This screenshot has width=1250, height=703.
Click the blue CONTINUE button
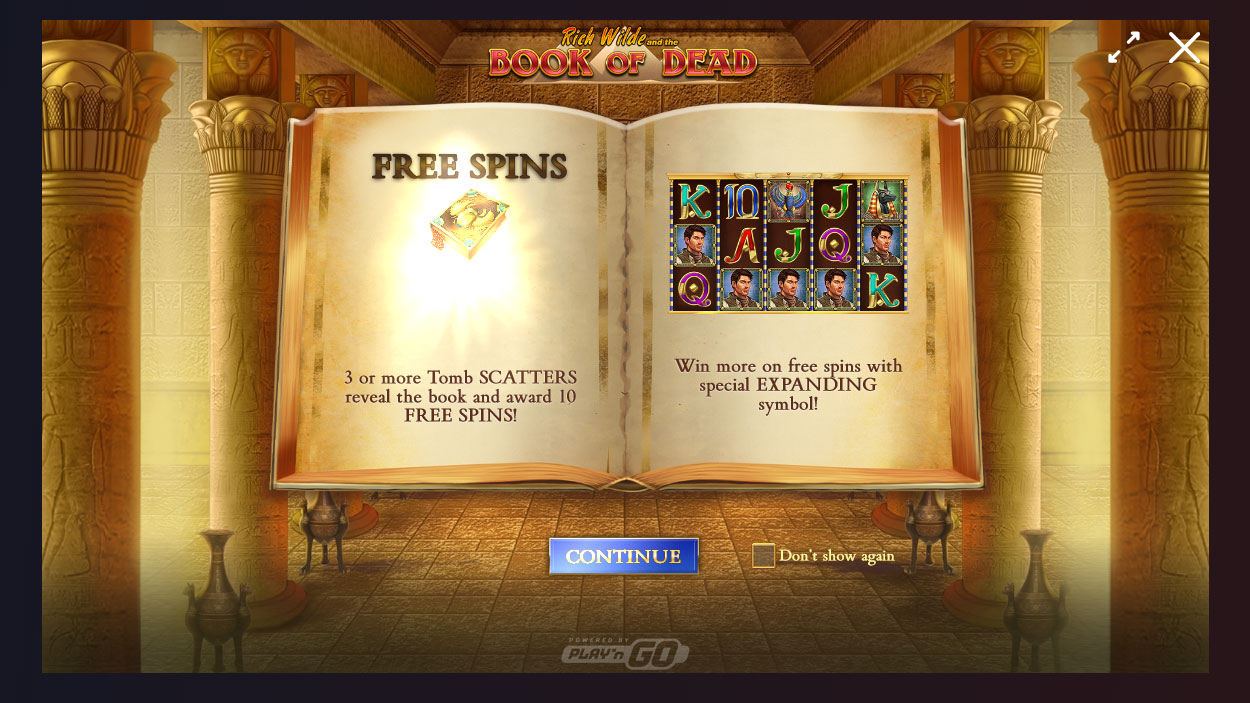(x=623, y=556)
